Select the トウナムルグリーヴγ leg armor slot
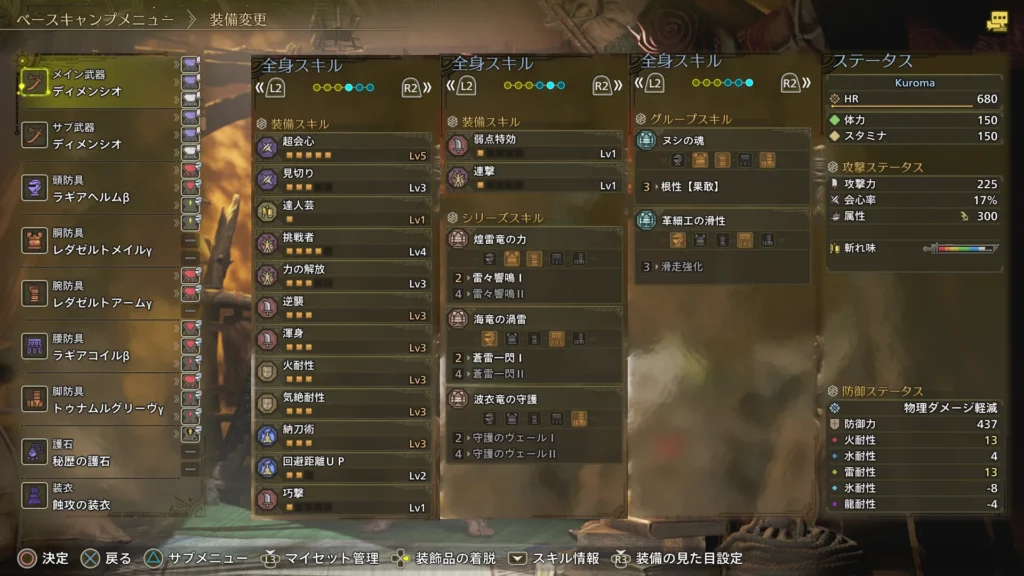The height and width of the screenshot is (576, 1024). click(x=98, y=400)
